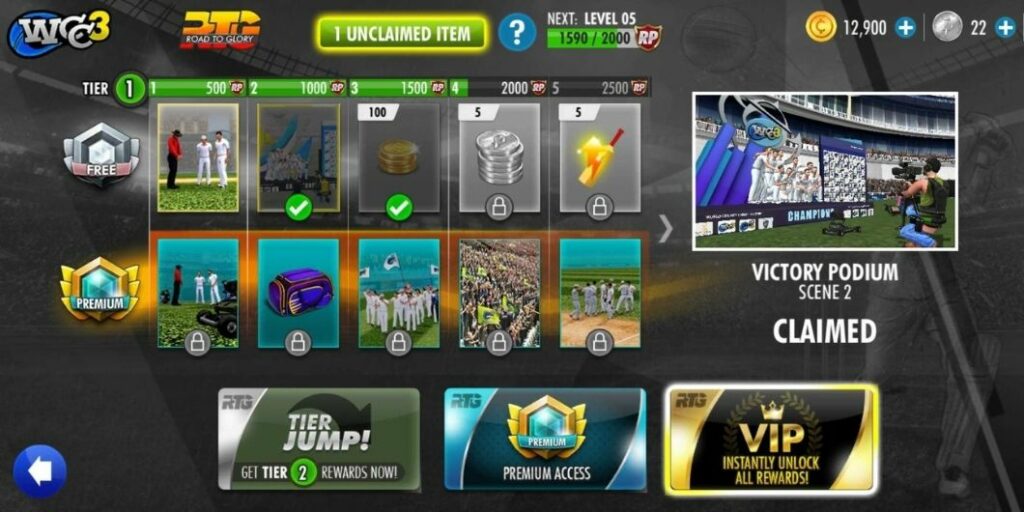Activate the Tier Jump offer

[x=318, y=439]
